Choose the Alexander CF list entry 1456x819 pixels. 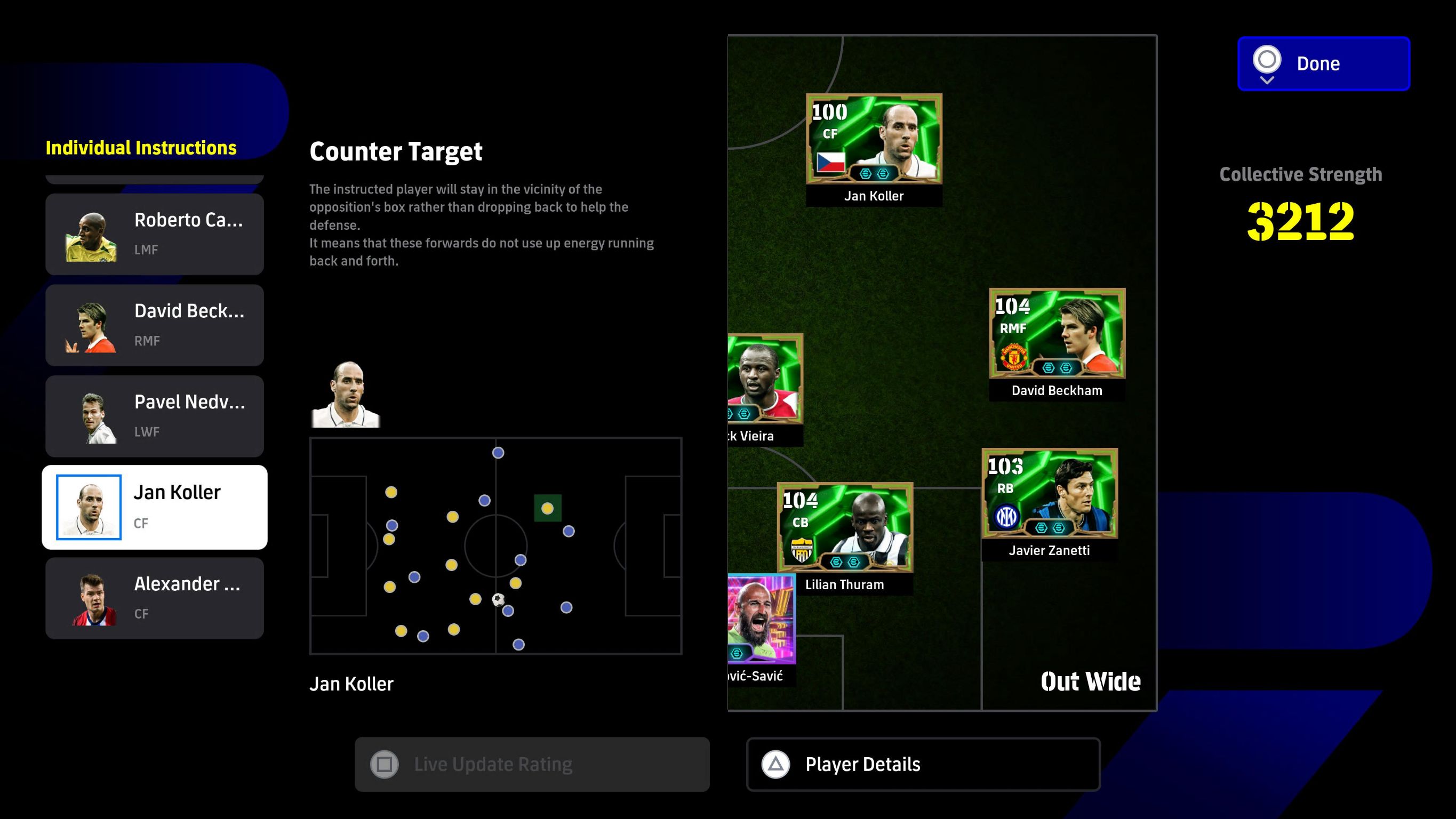pyautogui.click(x=154, y=598)
